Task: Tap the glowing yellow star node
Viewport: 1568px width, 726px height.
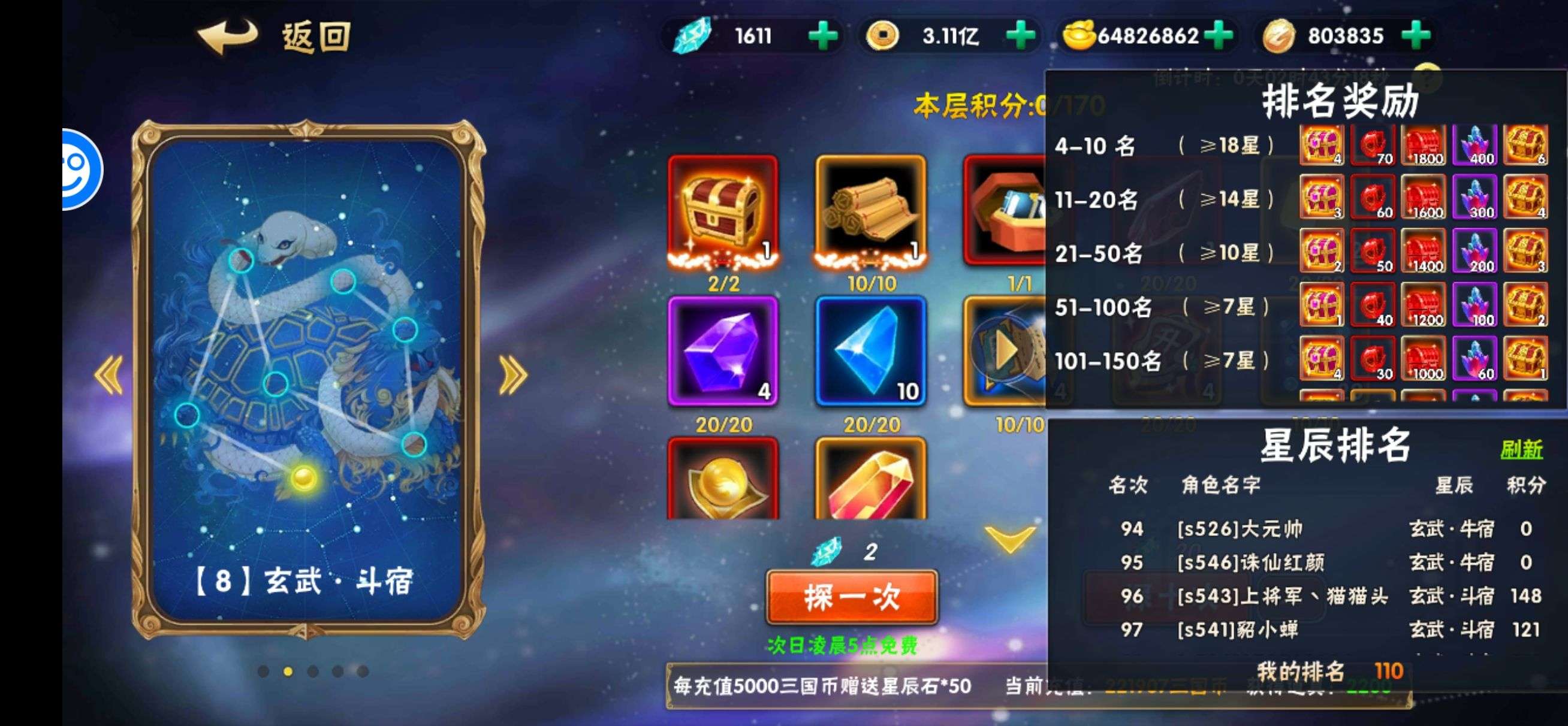Action: [x=303, y=478]
